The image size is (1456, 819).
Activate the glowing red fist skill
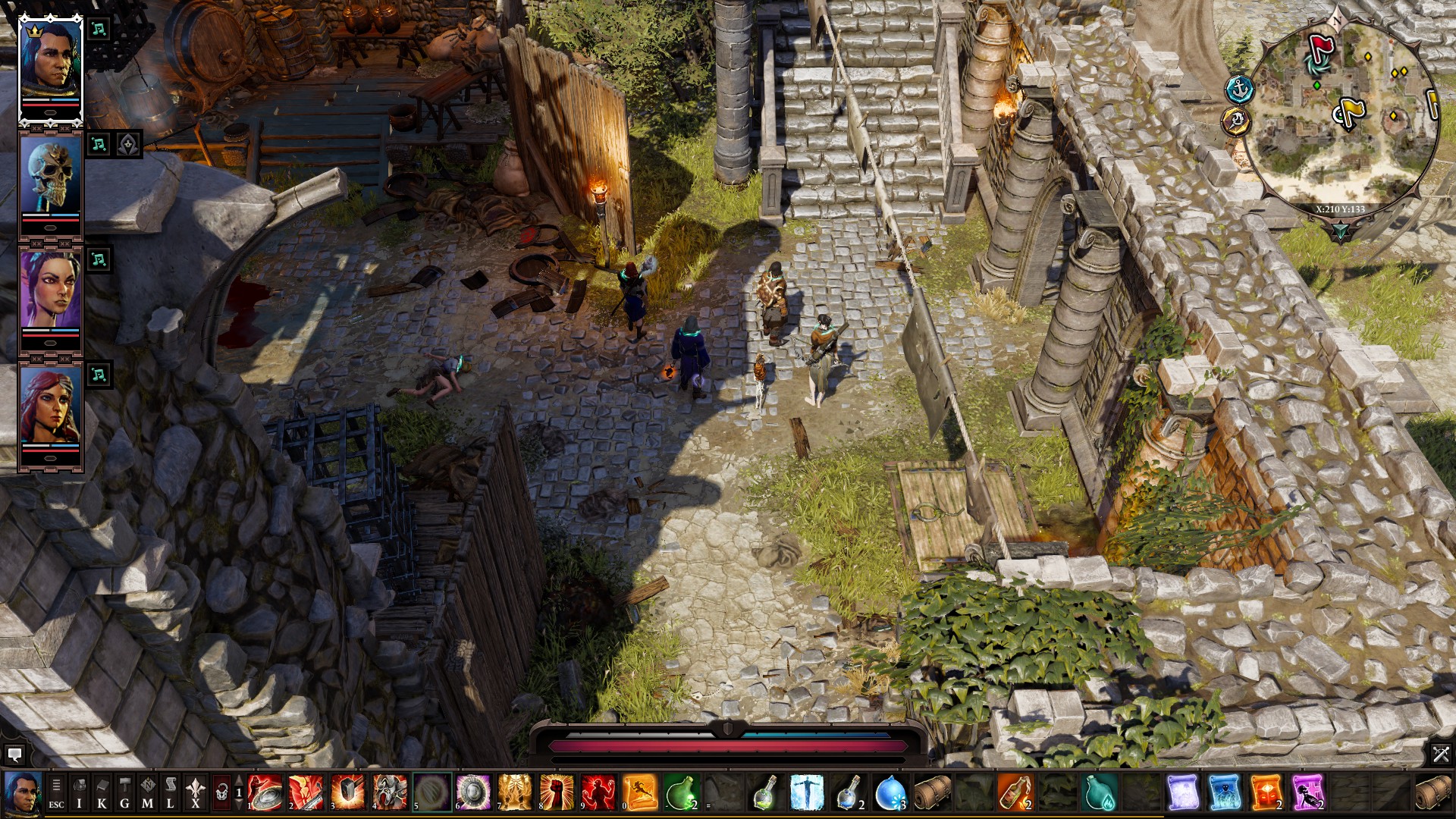(x=557, y=792)
